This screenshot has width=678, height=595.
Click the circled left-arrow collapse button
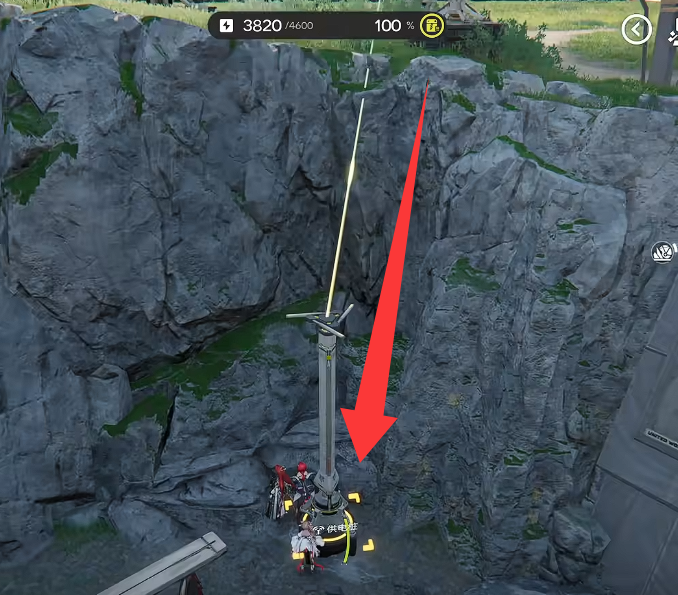[x=636, y=30]
